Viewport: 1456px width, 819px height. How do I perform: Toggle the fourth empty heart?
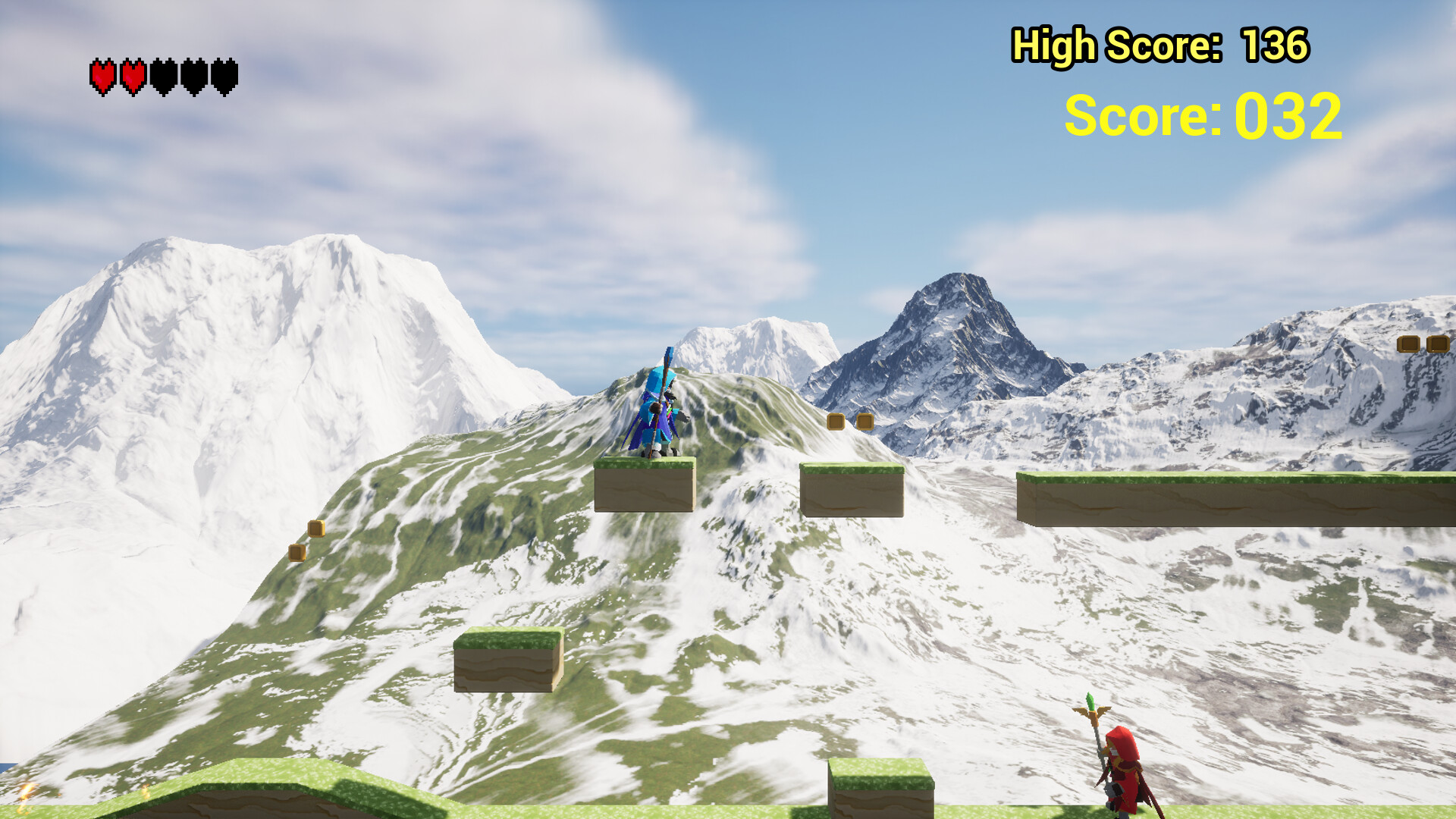coord(195,76)
